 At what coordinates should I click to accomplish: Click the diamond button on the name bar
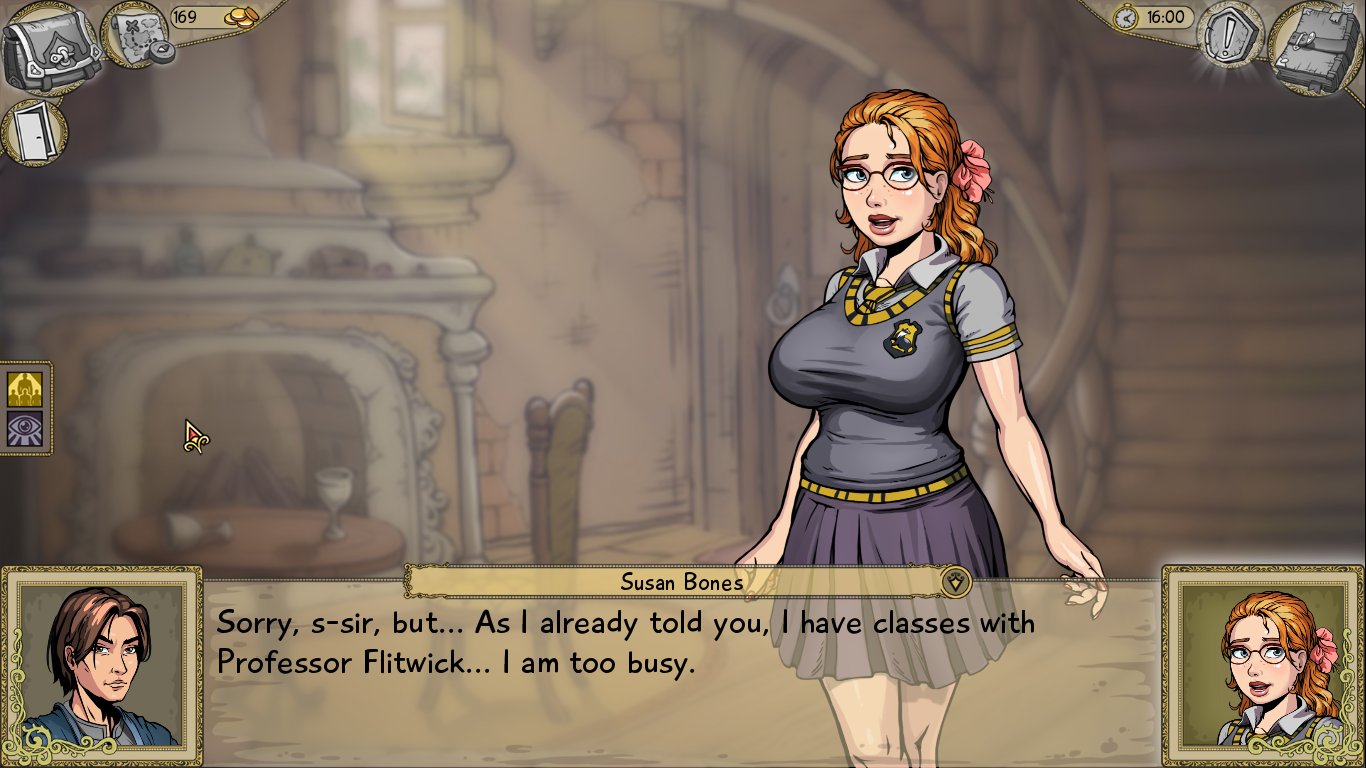click(x=956, y=581)
